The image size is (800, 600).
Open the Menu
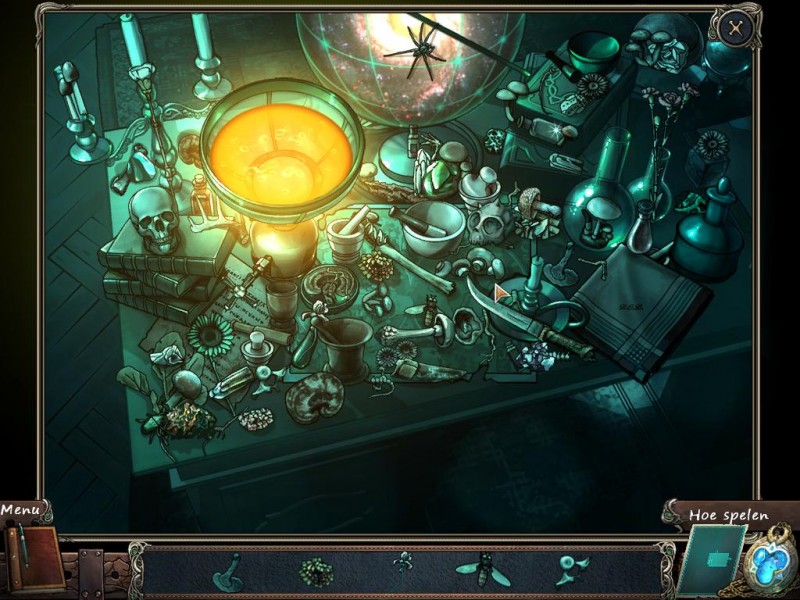pyautogui.click(x=21, y=510)
